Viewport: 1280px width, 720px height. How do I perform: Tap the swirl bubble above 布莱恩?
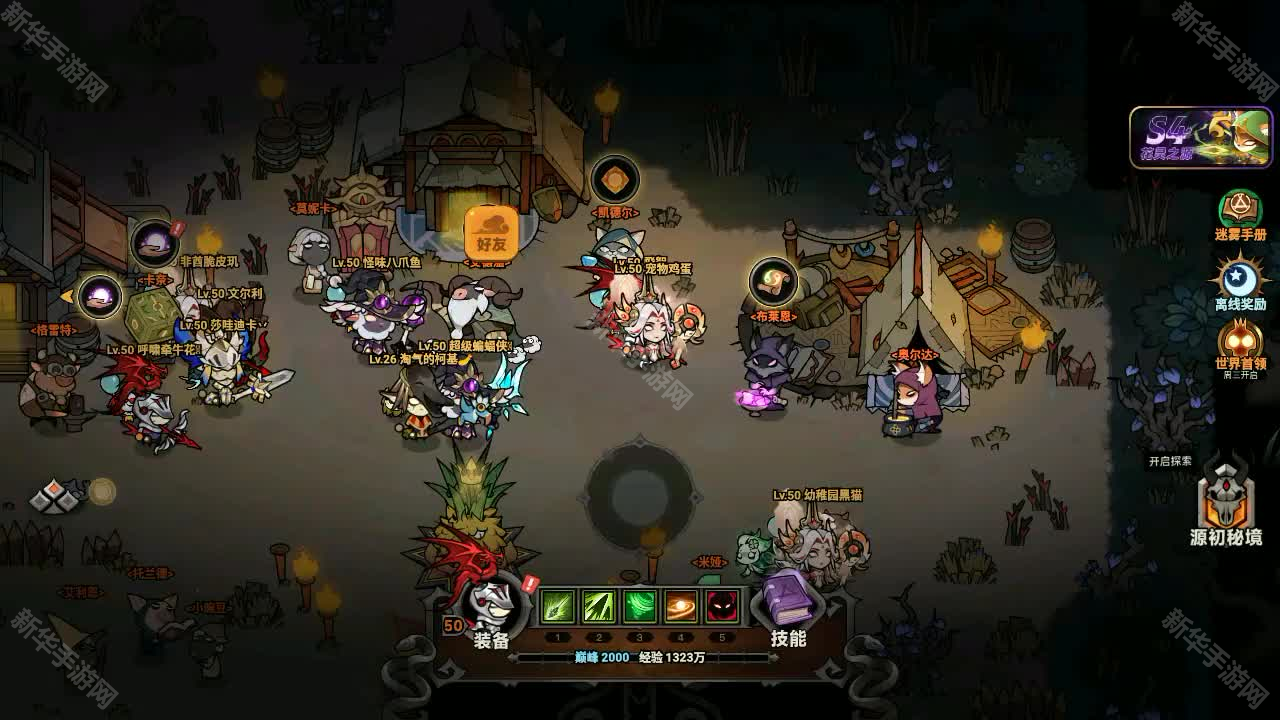[x=773, y=283]
